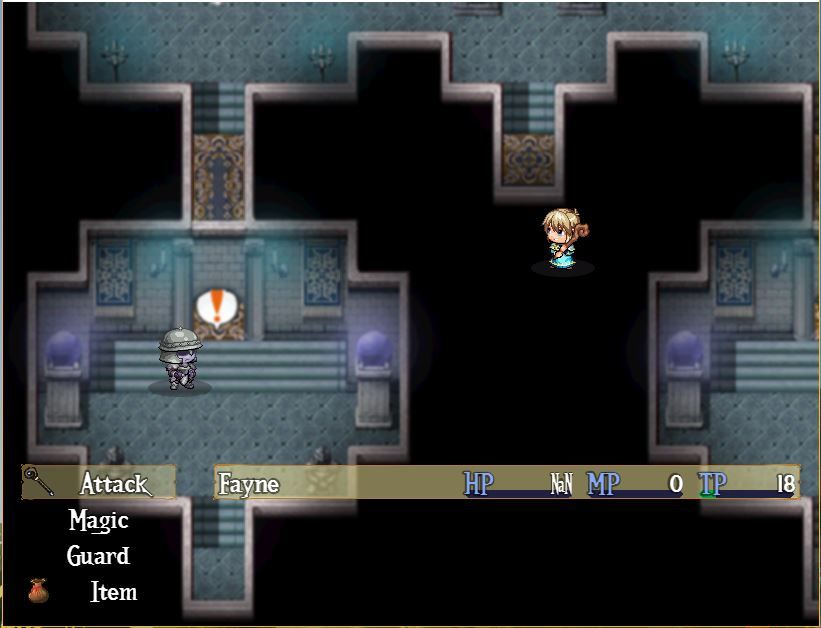Pick the Guard command
Screen dimensions: 821x628
99,557
